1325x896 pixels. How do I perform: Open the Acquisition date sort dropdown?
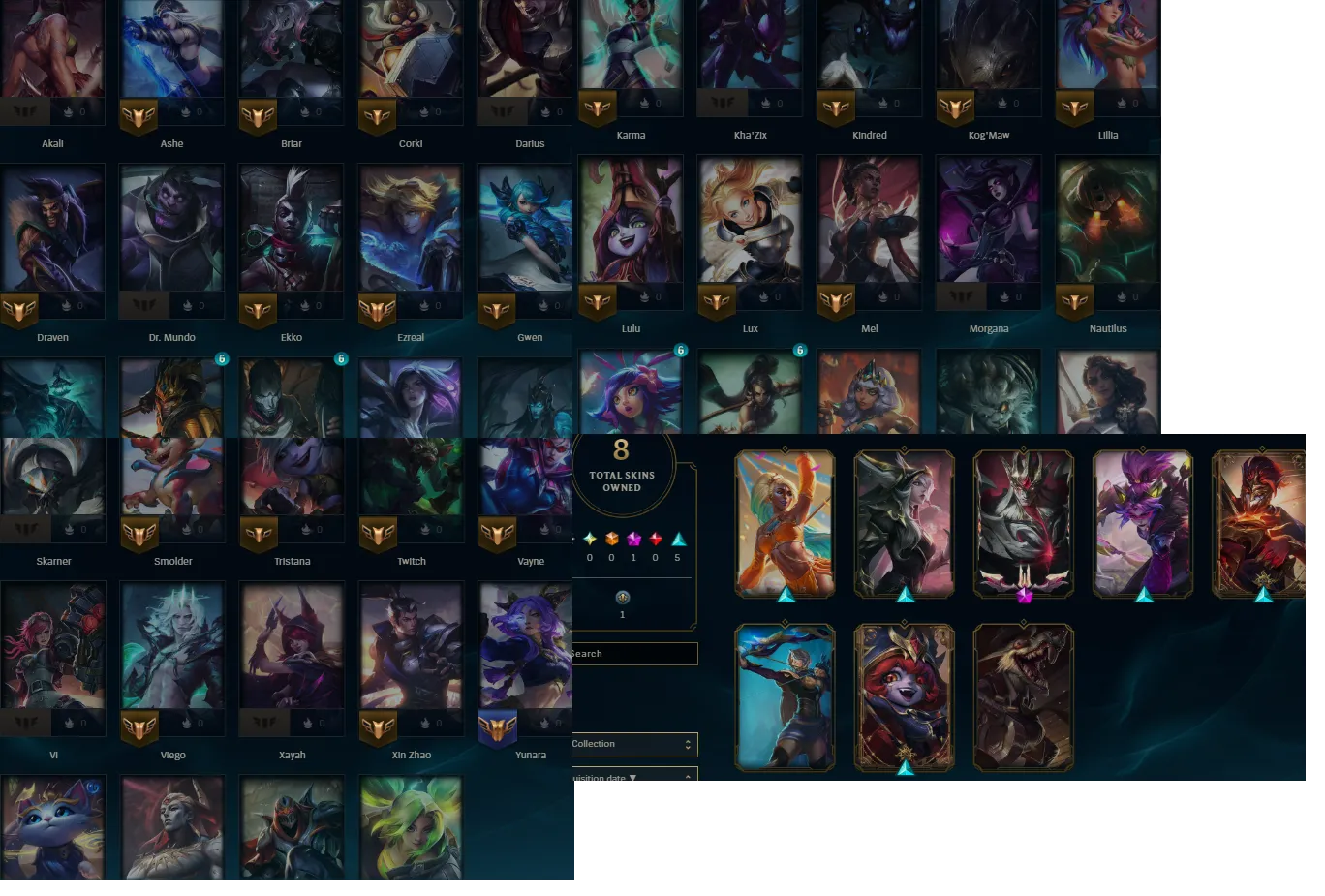coord(634,776)
